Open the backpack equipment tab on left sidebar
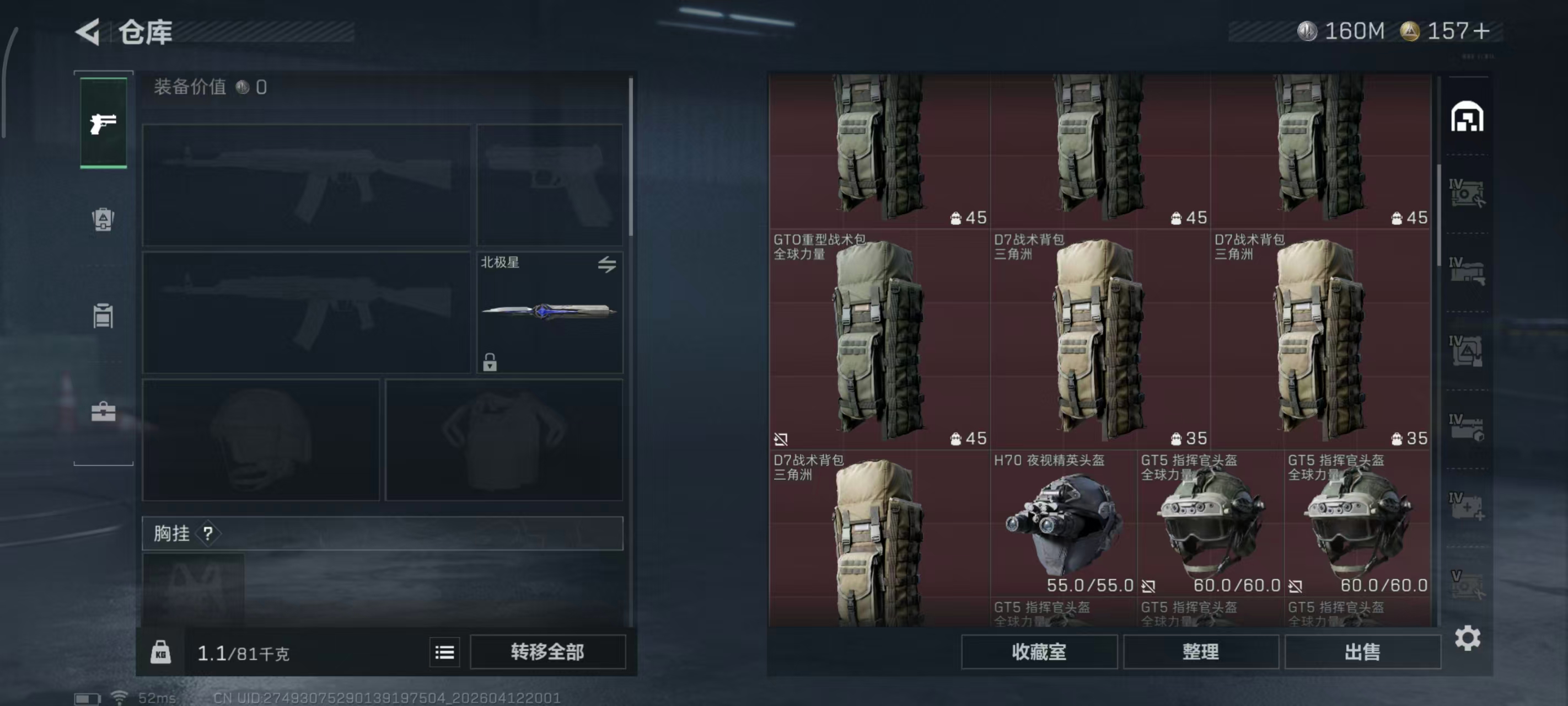 (x=103, y=220)
